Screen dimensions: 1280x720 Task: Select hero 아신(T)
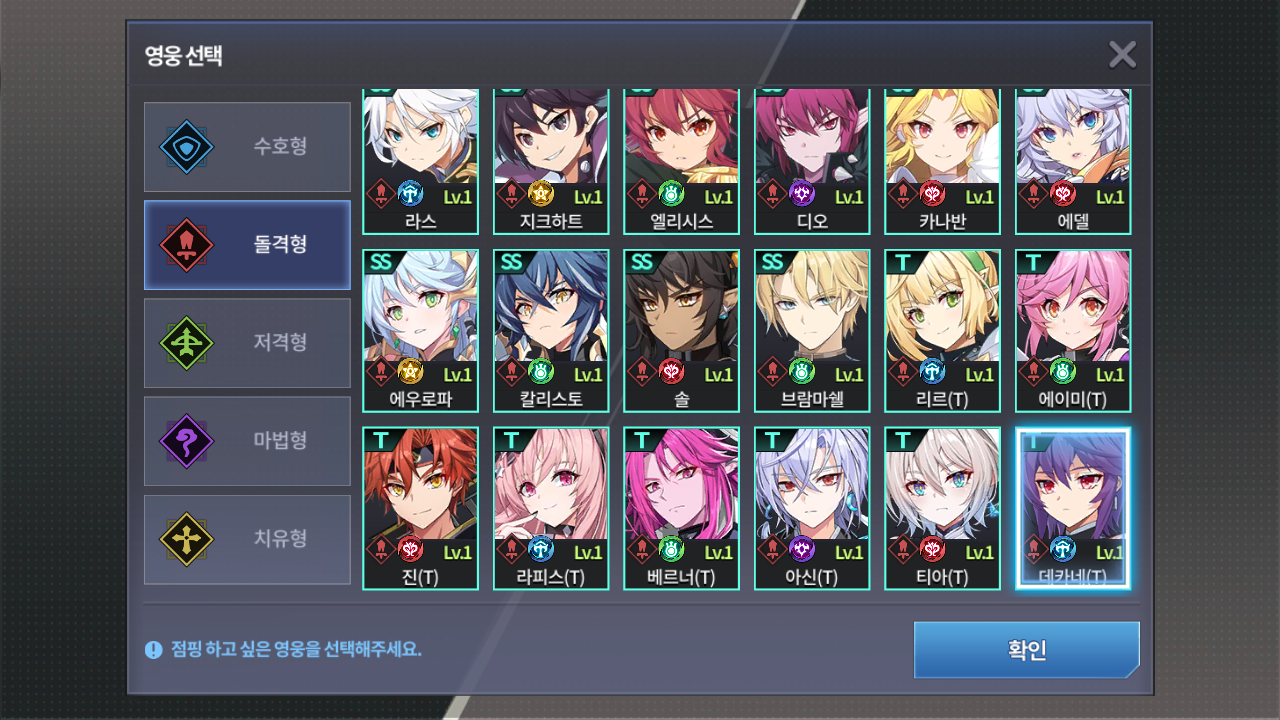tap(812, 508)
